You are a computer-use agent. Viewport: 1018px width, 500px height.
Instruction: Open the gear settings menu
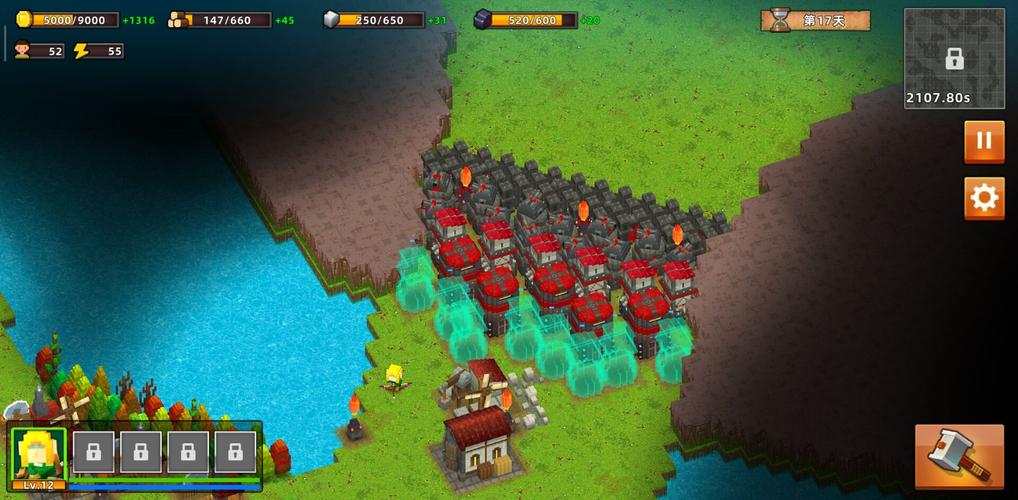point(984,198)
